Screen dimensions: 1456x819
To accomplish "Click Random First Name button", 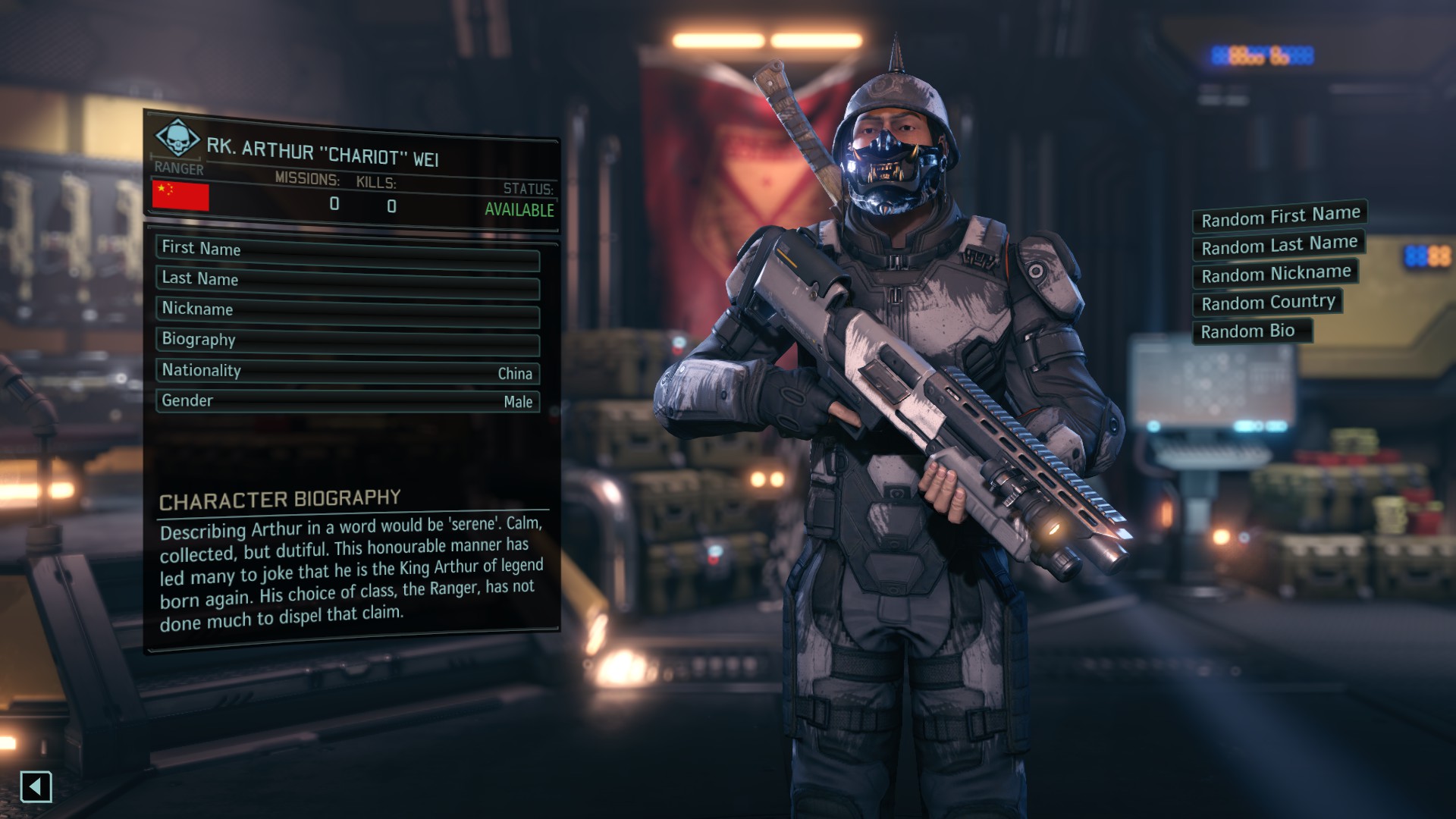I will [1279, 217].
